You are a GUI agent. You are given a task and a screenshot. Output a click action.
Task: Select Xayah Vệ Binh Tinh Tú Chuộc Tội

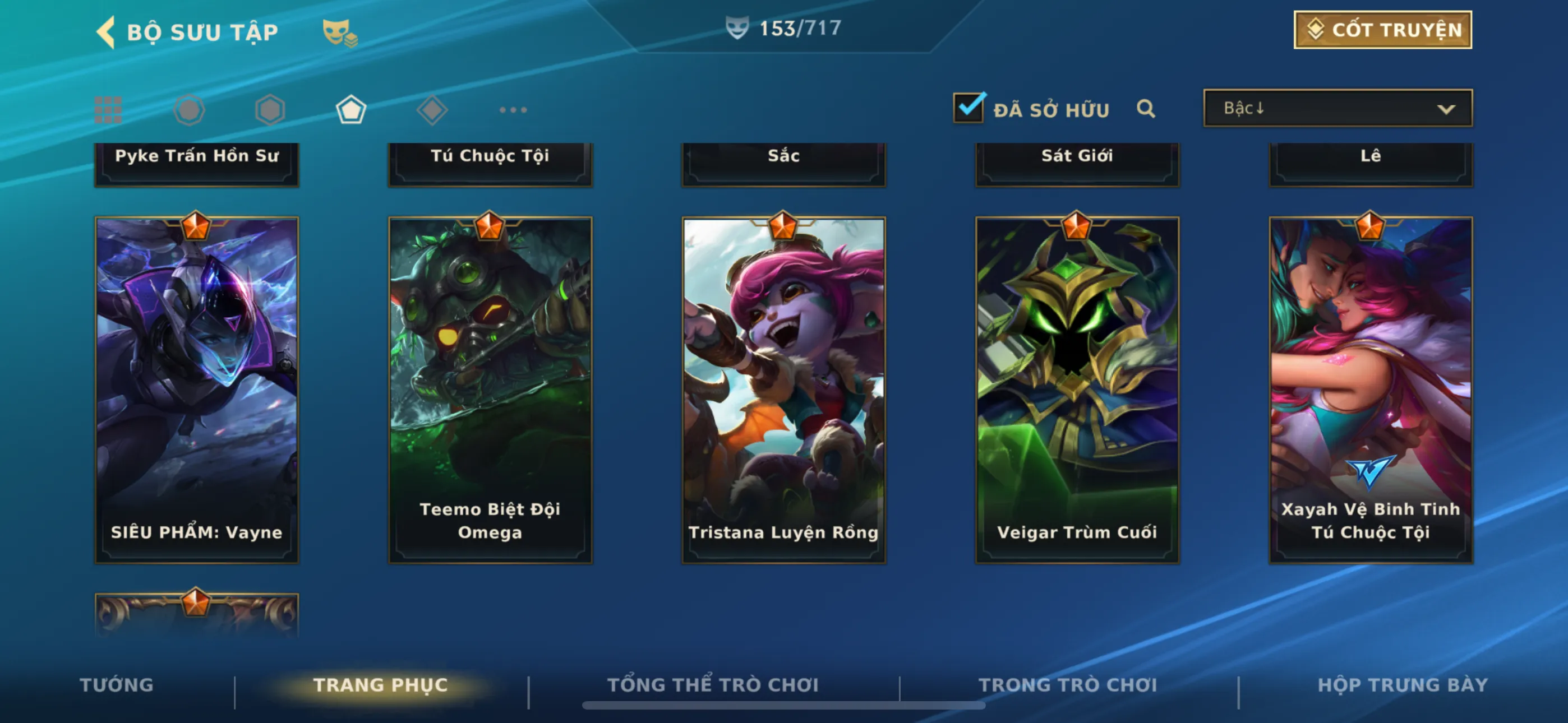click(1370, 390)
